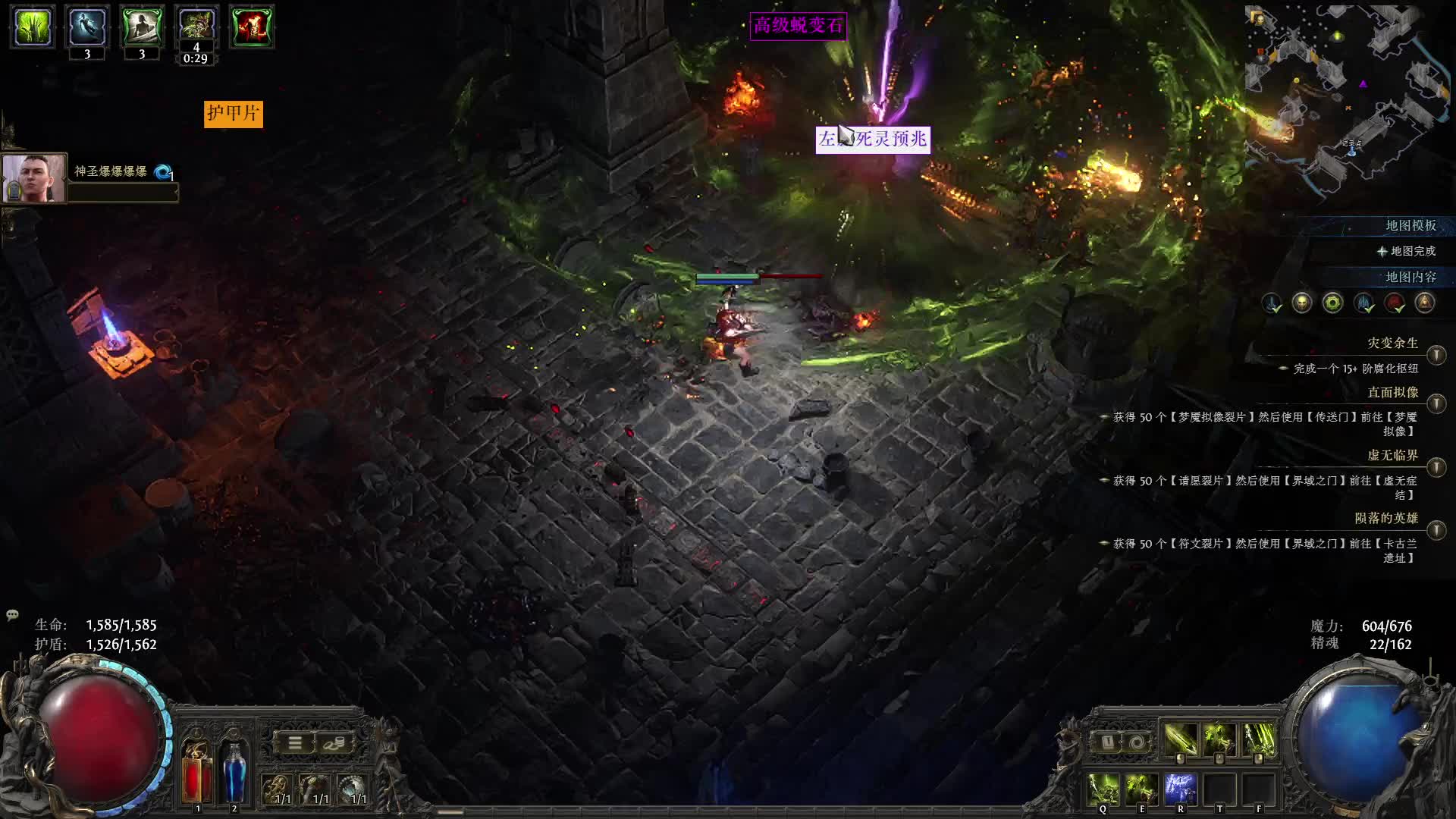Open the chat speech bubble icon
The height and width of the screenshot is (819, 1456).
[x=12, y=615]
